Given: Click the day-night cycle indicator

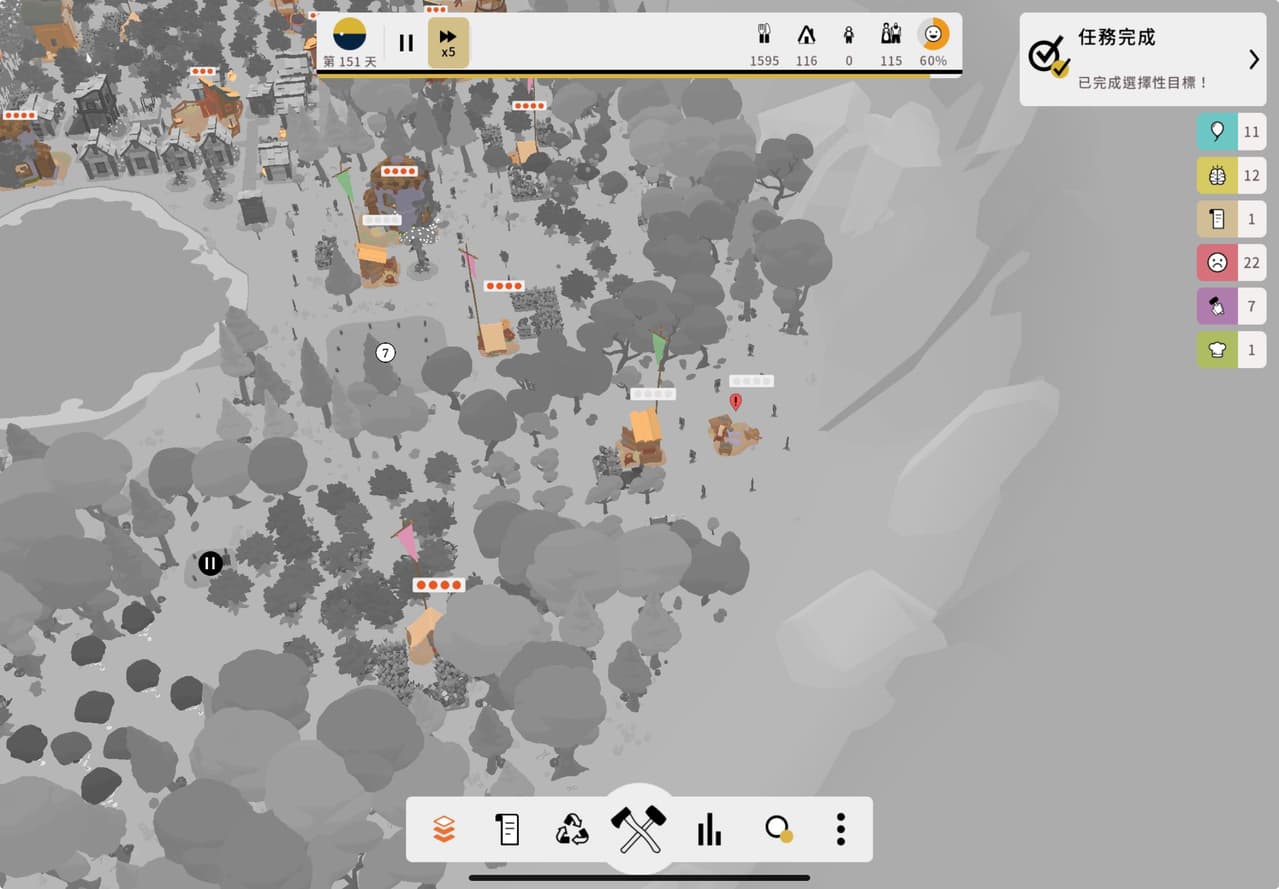Looking at the screenshot, I should [x=349, y=34].
